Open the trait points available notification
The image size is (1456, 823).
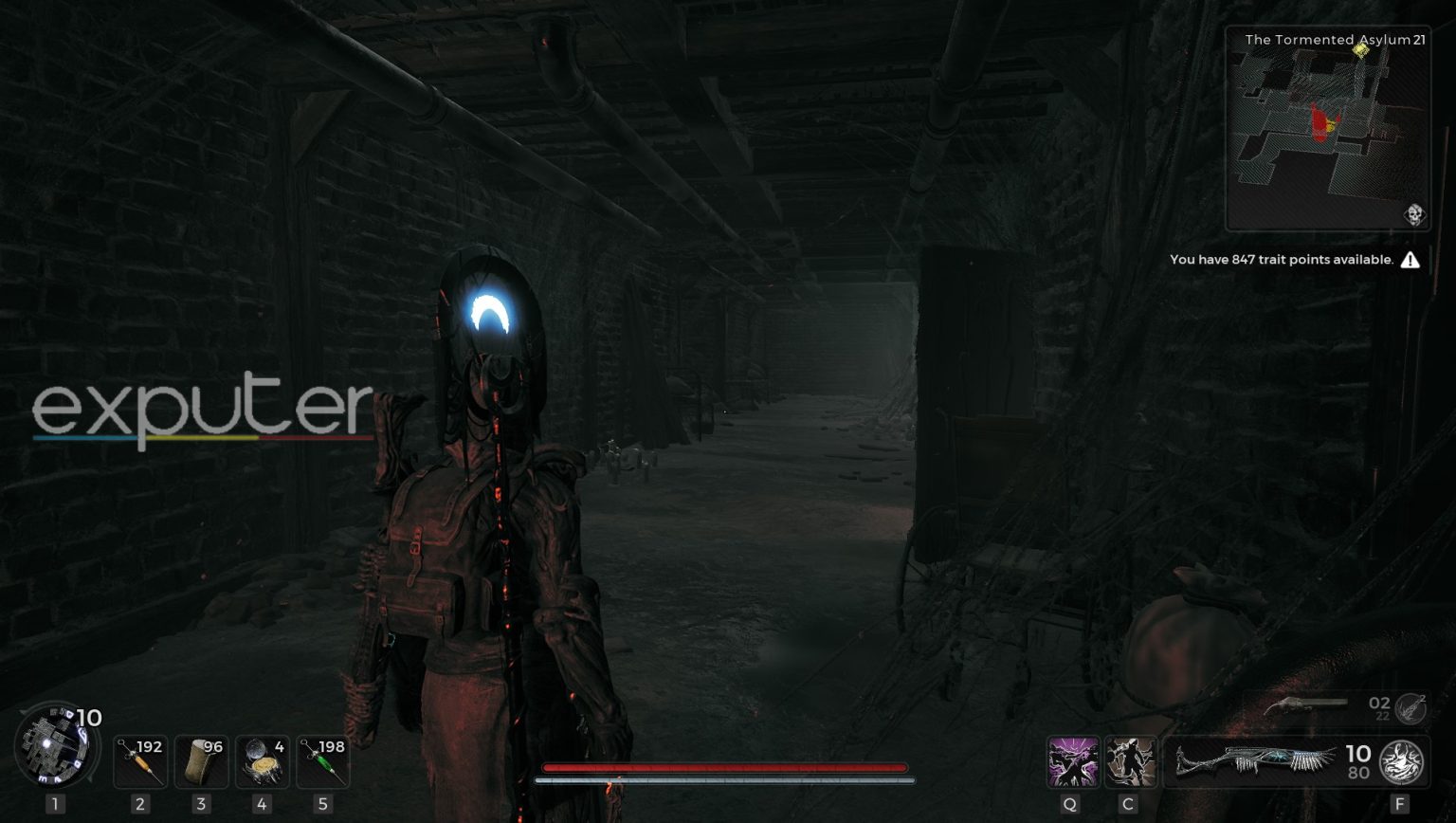[1282, 260]
